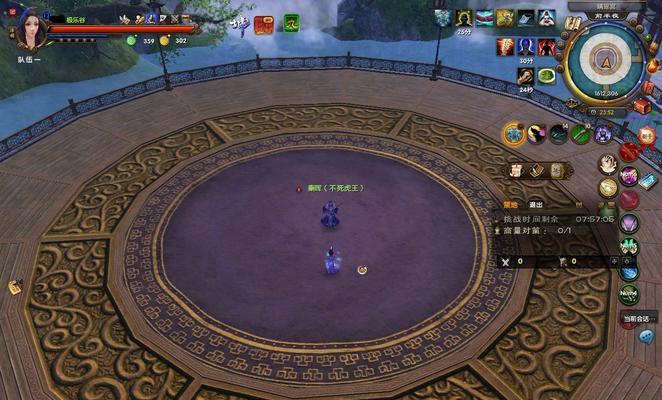This screenshot has width=662, height=400.
Task: Click the quest icon on left edge
Action: click(15, 287)
